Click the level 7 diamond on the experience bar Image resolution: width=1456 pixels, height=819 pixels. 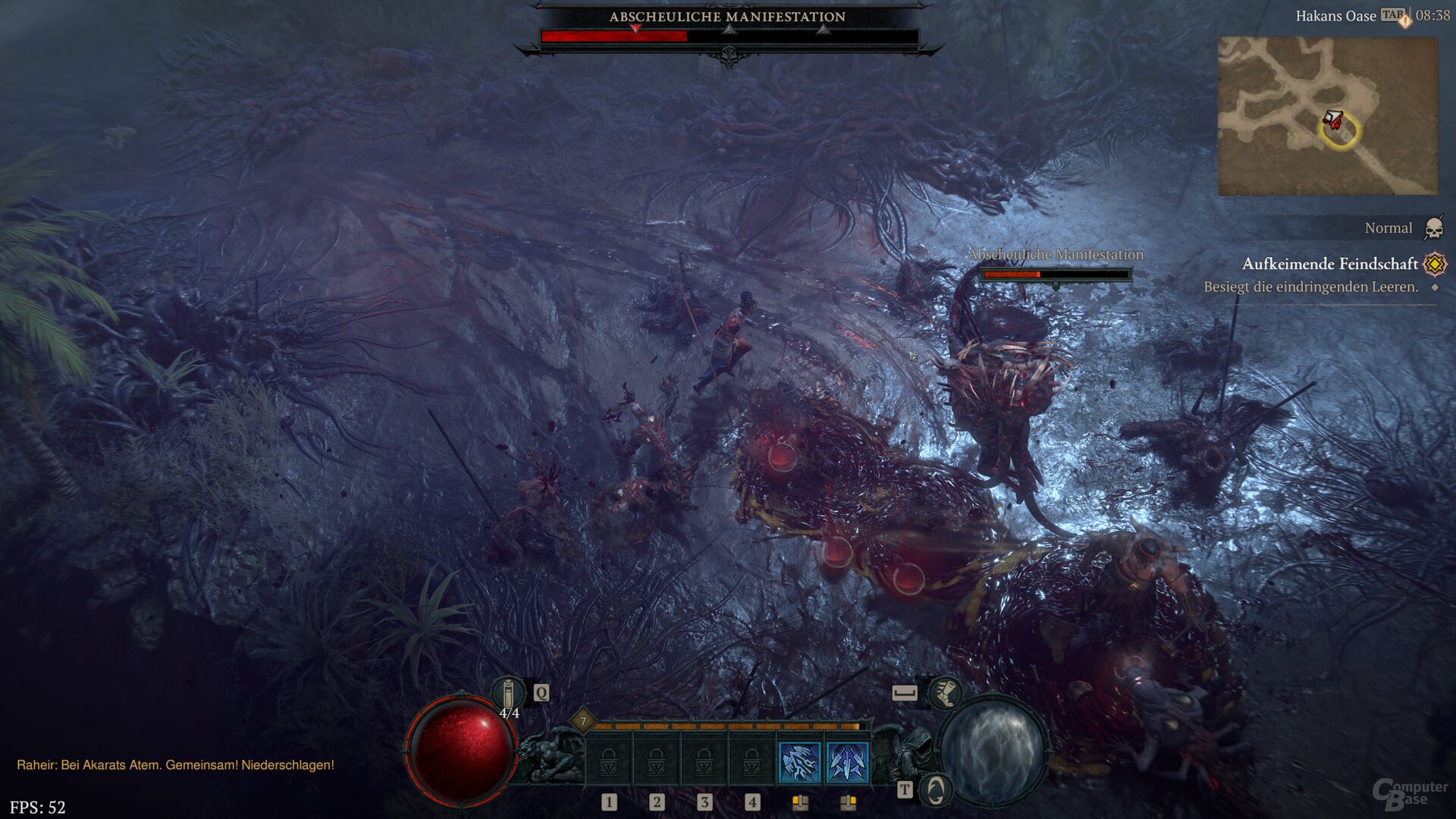coord(582,721)
